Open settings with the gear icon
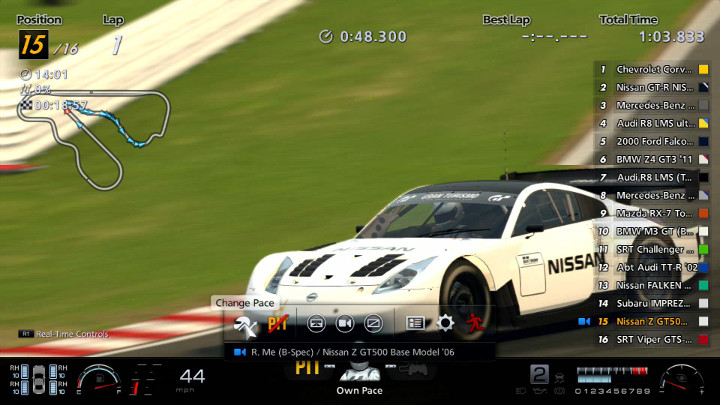720x405 pixels. pyautogui.click(x=445, y=323)
